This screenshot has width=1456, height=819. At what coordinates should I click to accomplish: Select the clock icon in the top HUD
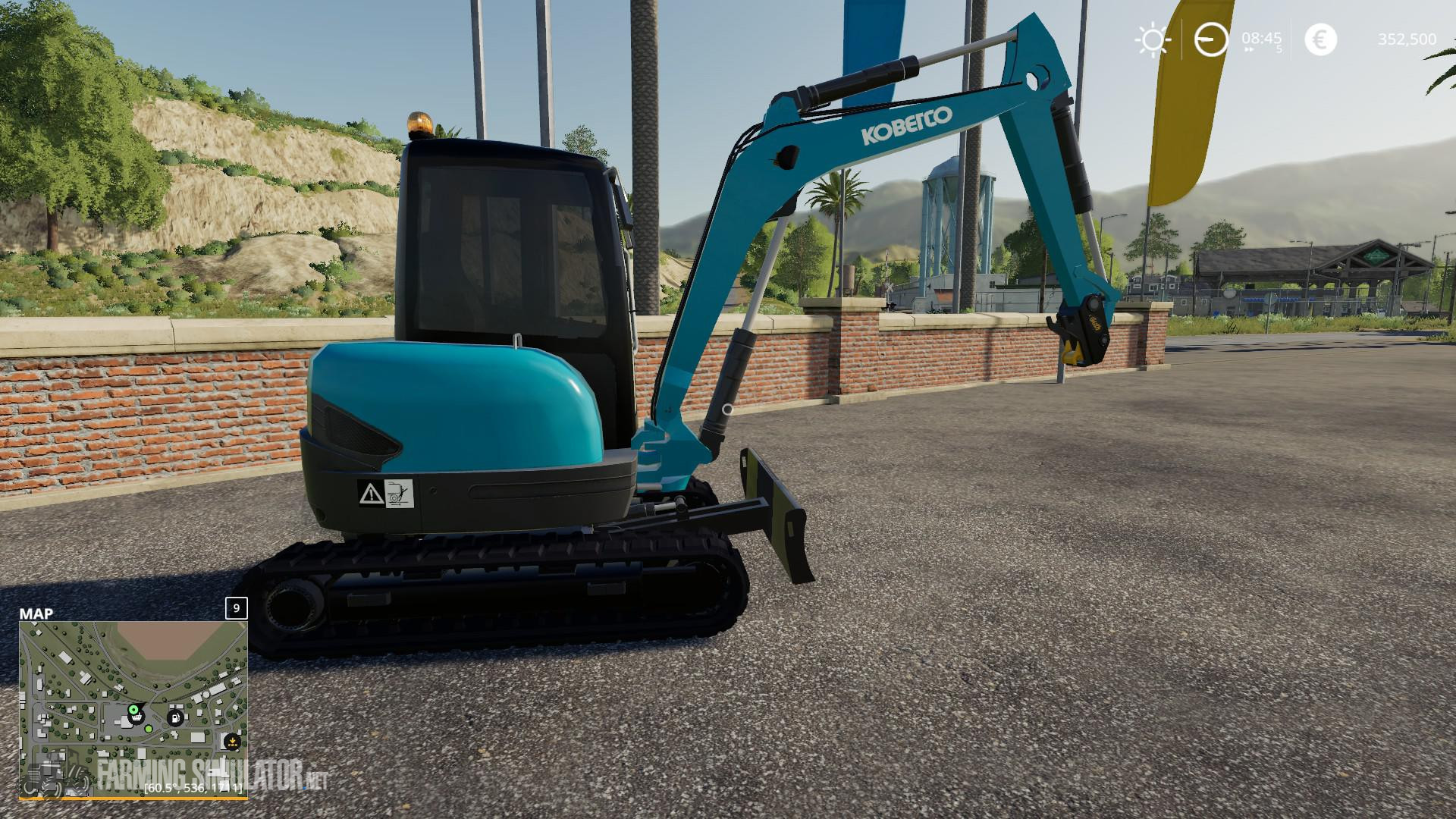pyautogui.click(x=1210, y=39)
